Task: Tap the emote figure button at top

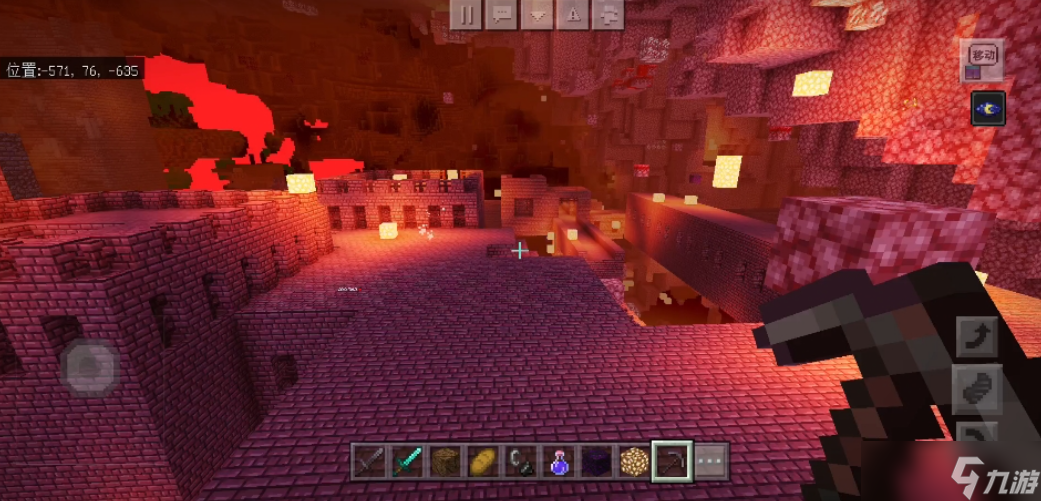Action: coord(607,14)
